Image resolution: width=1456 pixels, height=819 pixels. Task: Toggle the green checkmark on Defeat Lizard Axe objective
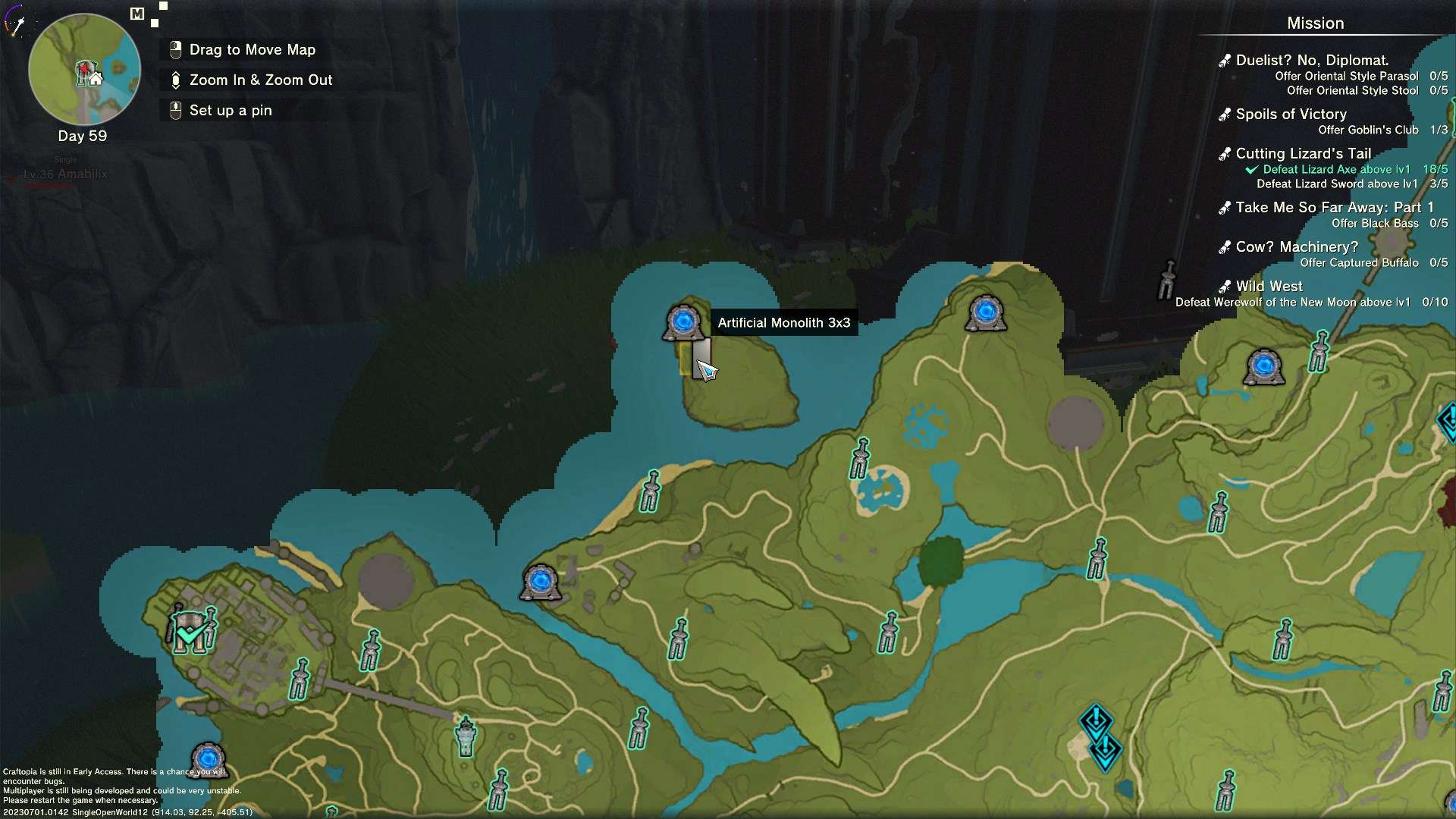1251,169
